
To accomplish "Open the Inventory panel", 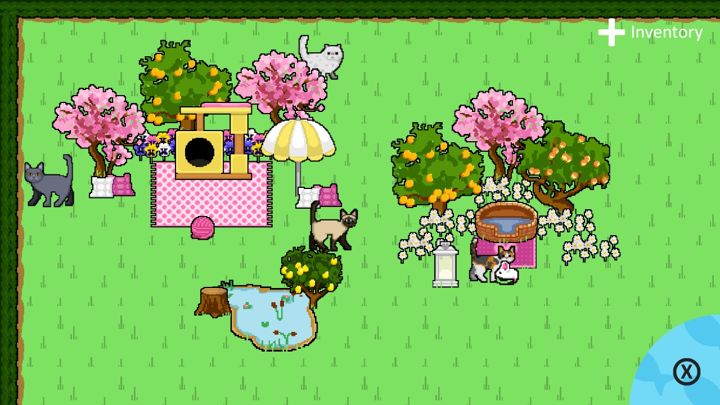I will click(651, 33).
